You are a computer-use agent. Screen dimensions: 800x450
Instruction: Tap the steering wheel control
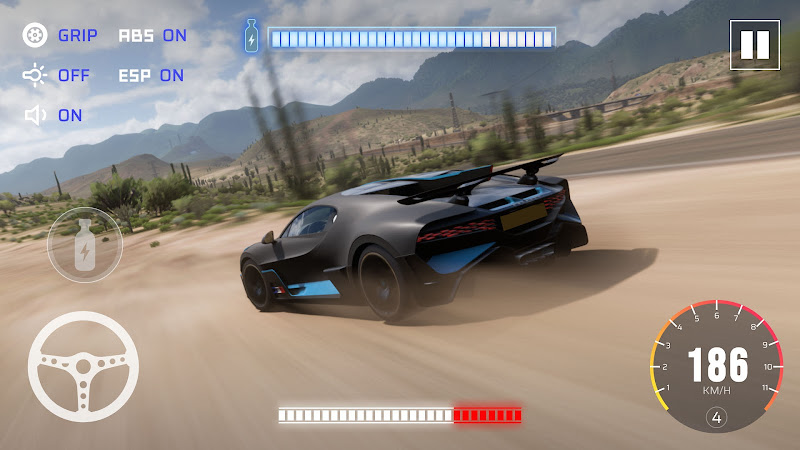[x=83, y=365]
